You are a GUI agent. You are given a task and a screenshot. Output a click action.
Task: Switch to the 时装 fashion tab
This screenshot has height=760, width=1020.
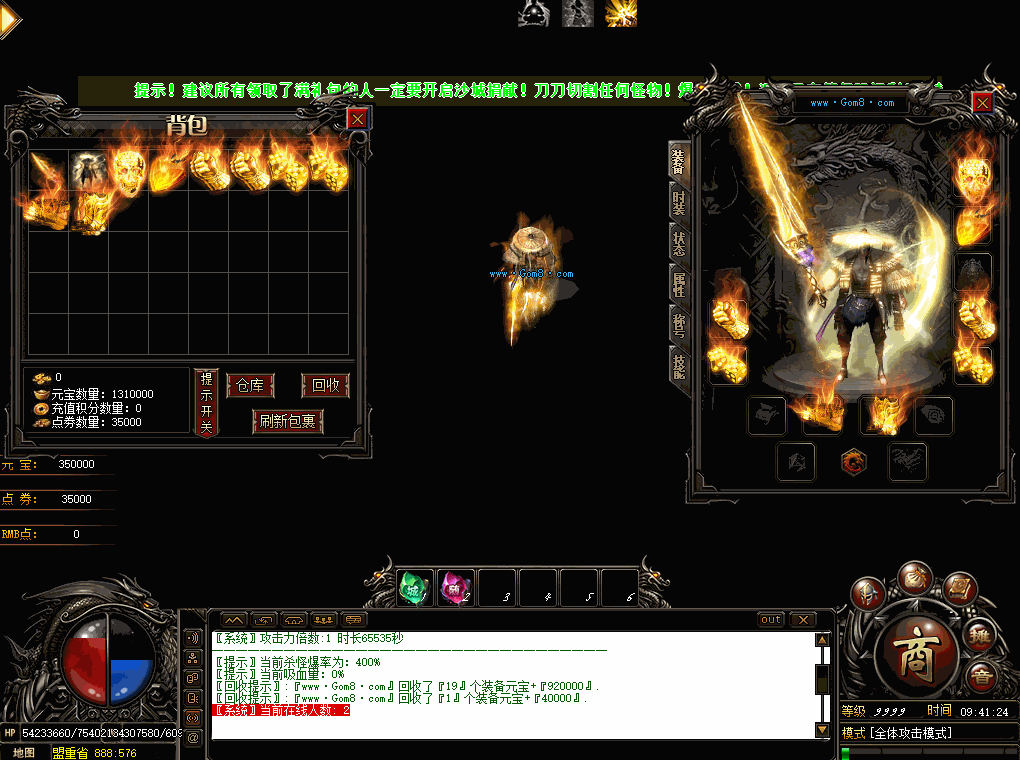[x=679, y=204]
